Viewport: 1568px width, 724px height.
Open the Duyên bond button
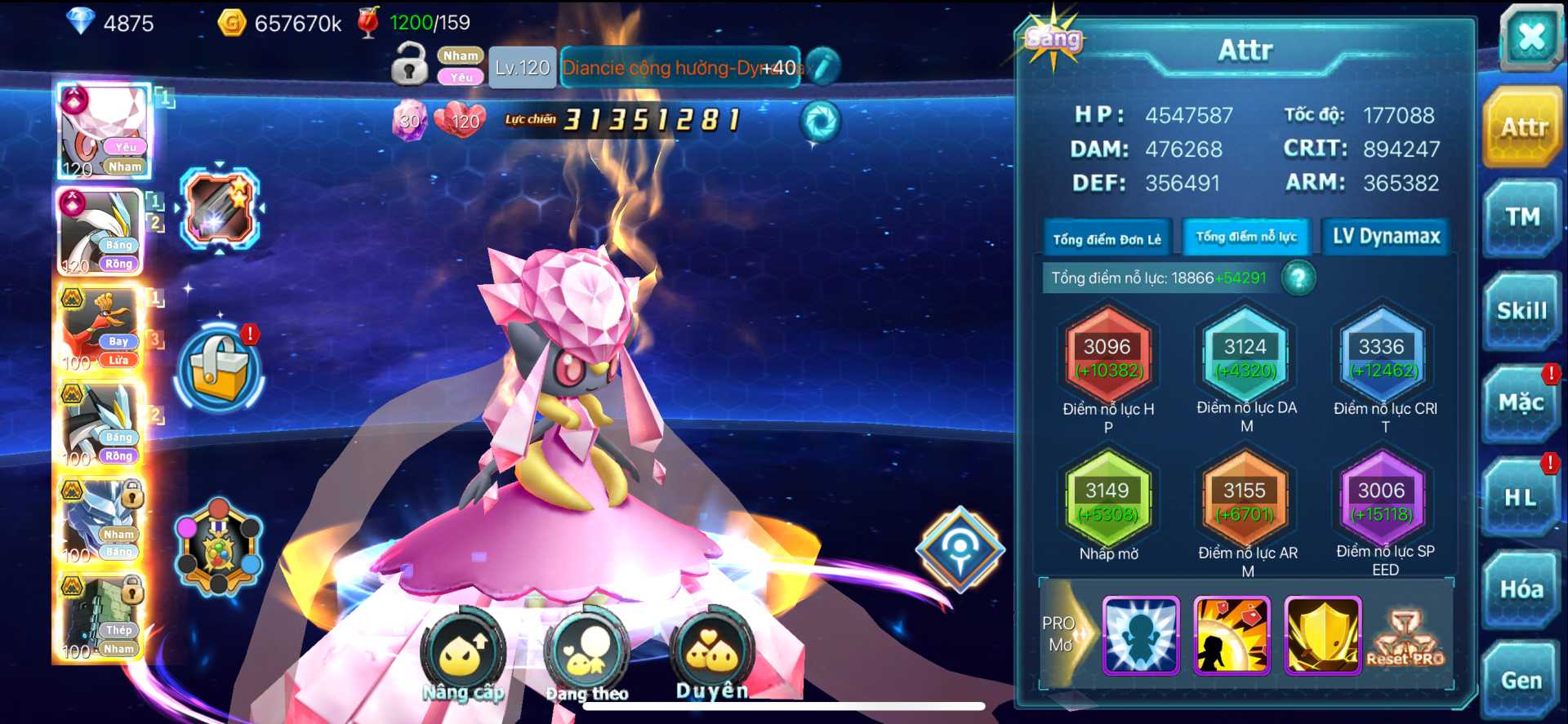711,653
